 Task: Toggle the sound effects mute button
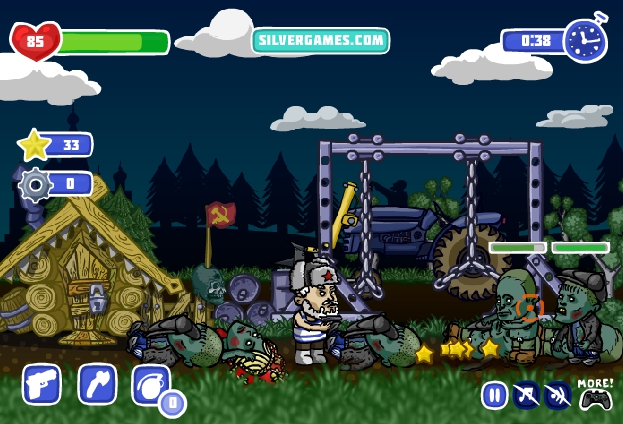coord(557,395)
